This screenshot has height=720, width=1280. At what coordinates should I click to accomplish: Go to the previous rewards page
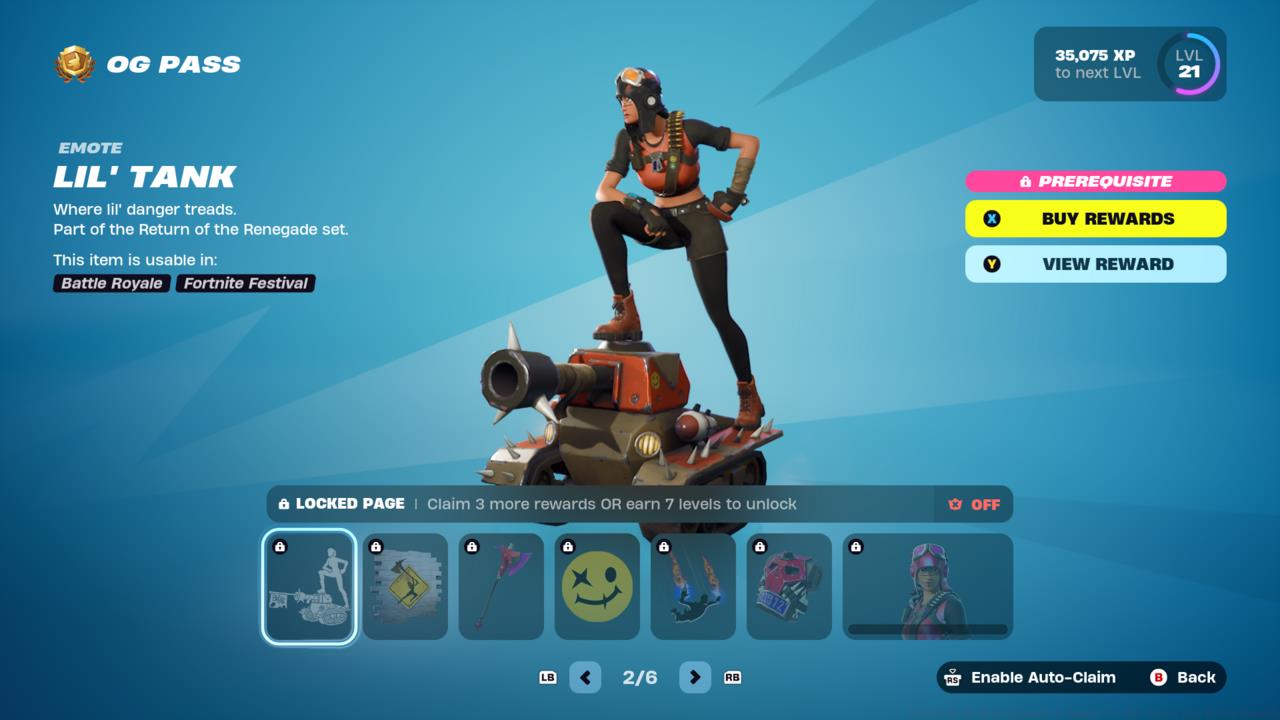585,677
